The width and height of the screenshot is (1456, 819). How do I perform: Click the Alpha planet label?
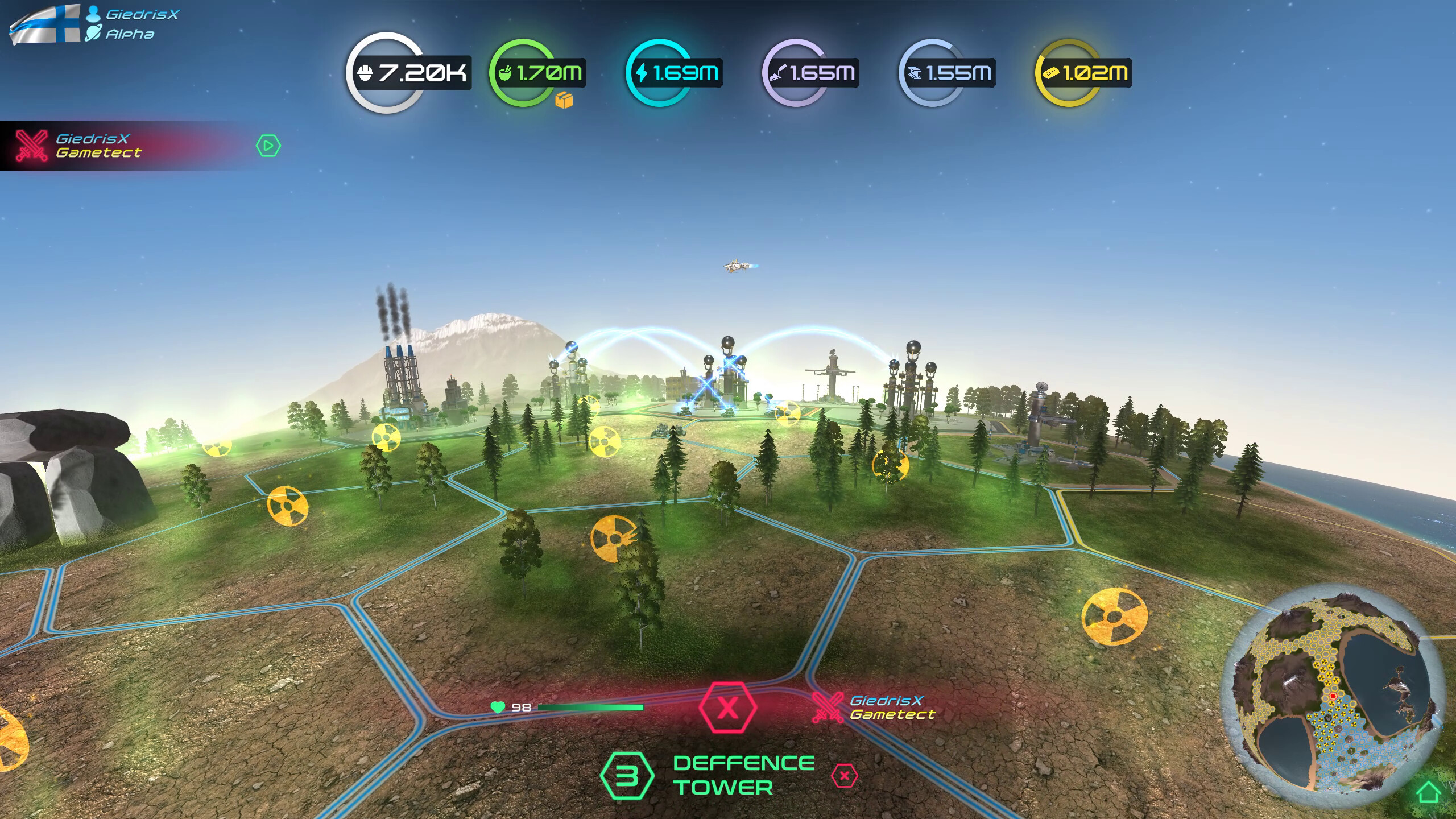130,34
